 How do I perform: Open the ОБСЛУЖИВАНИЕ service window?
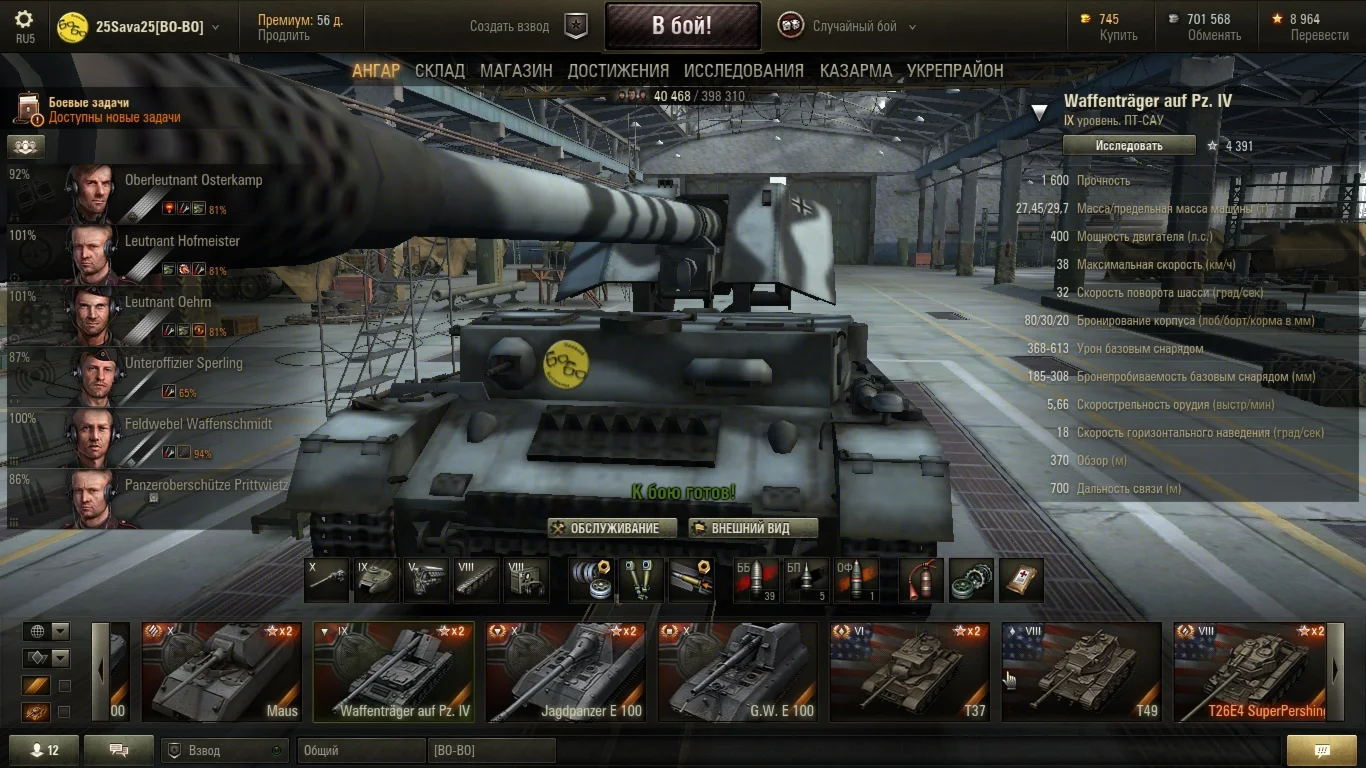point(613,528)
